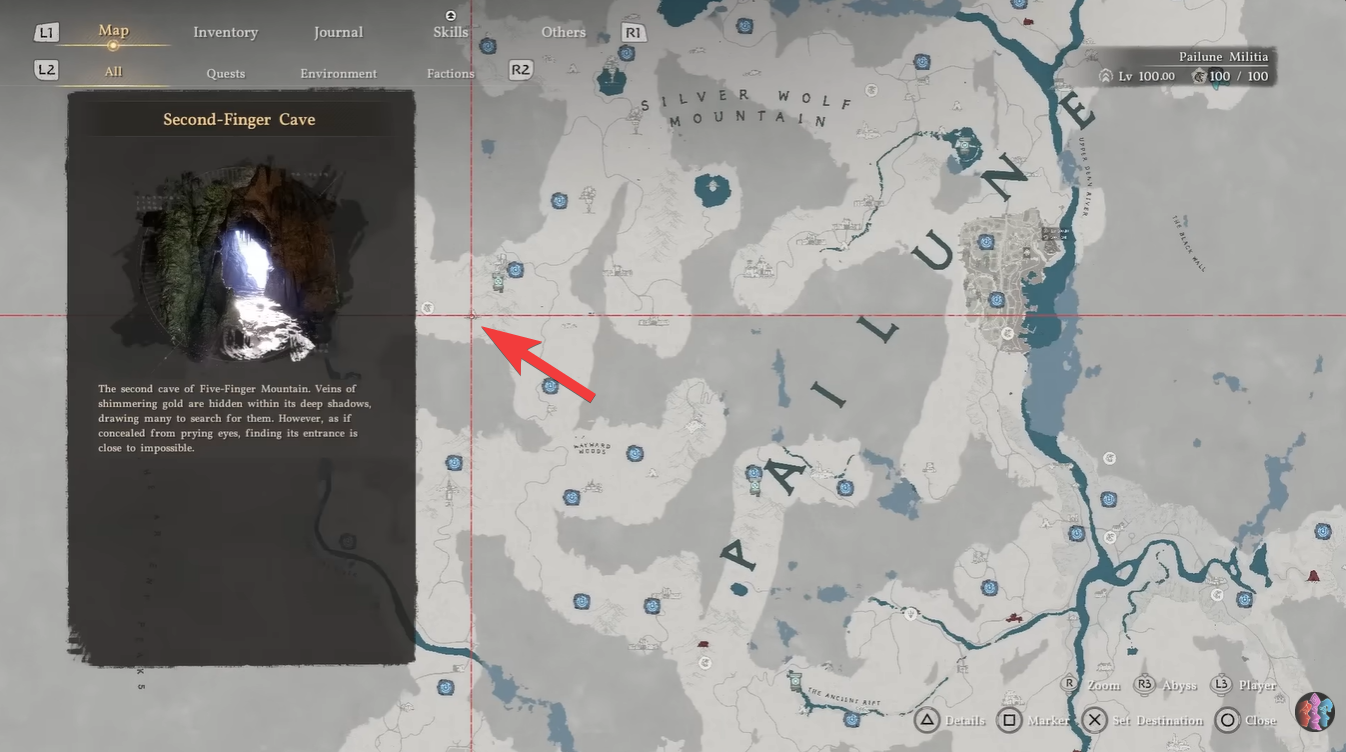Viewport: 1346px width, 752px height.
Task: Click the colorful three-faces emblem in the corner
Action: [1316, 712]
